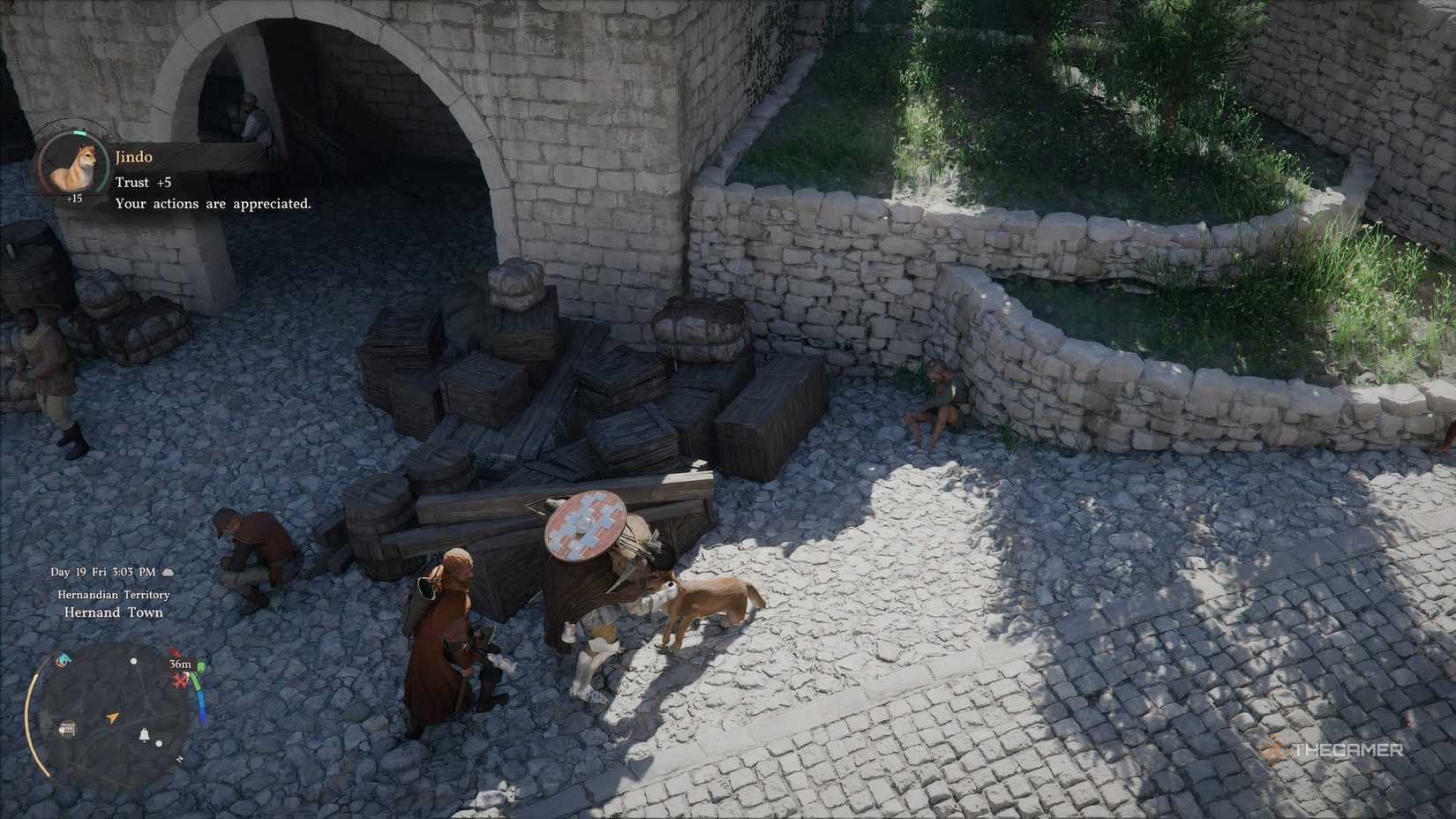Click the 'Your actions are appreciated' message

(214, 203)
